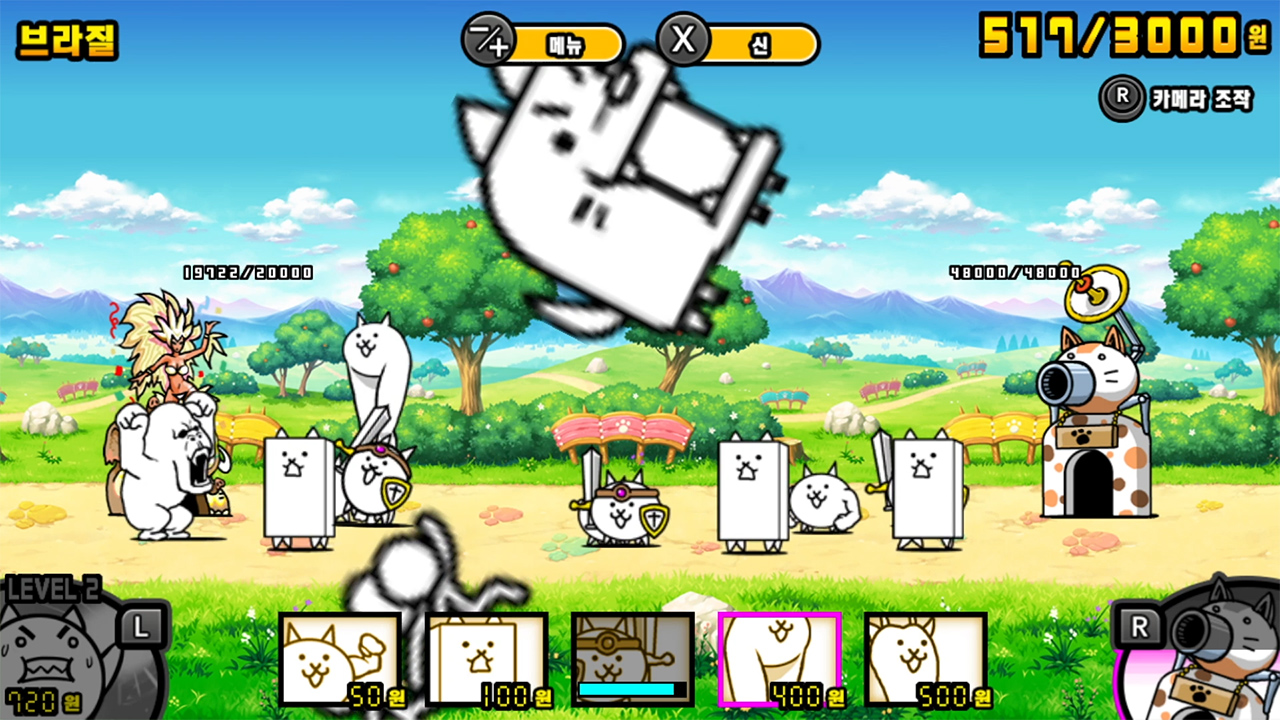Select the 카메라 조작 camera control
This screenshot has width=1280, height=720.
click(x=1178, y=98)
